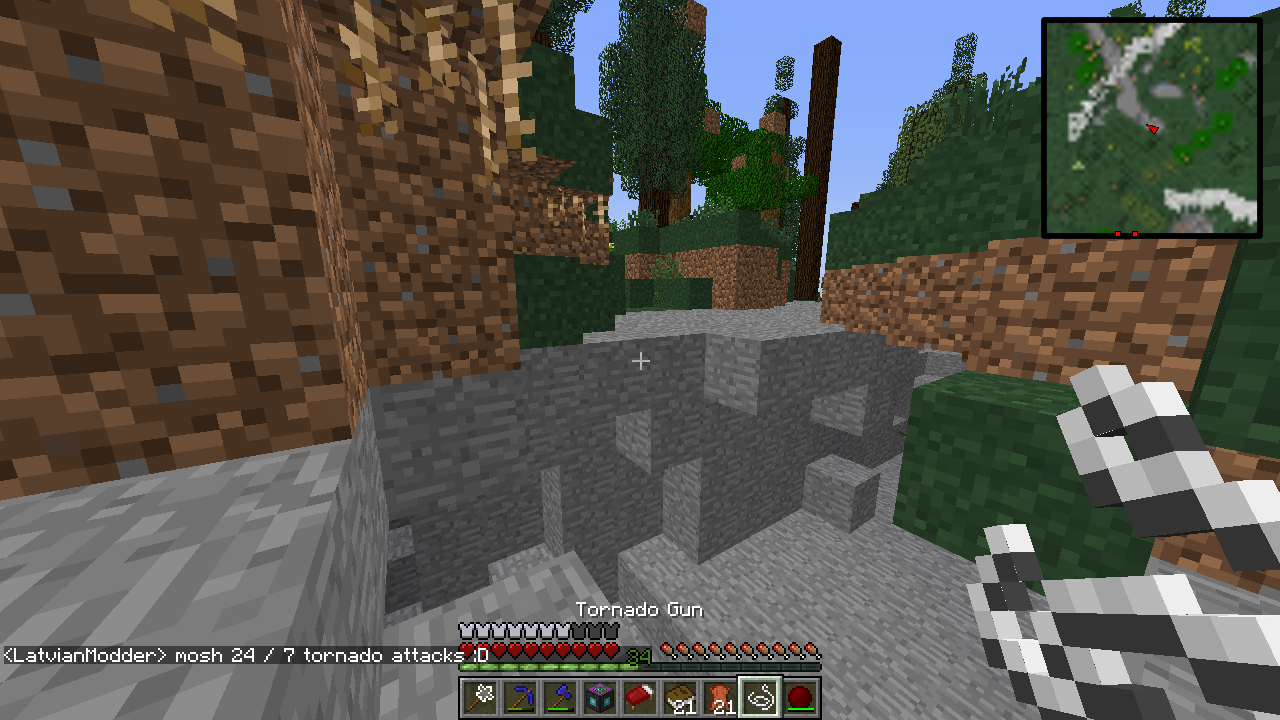Select the Tornado Gun slot
Image resolution: width=1280 pixels, height=720 pixels.
pos(760,697)
